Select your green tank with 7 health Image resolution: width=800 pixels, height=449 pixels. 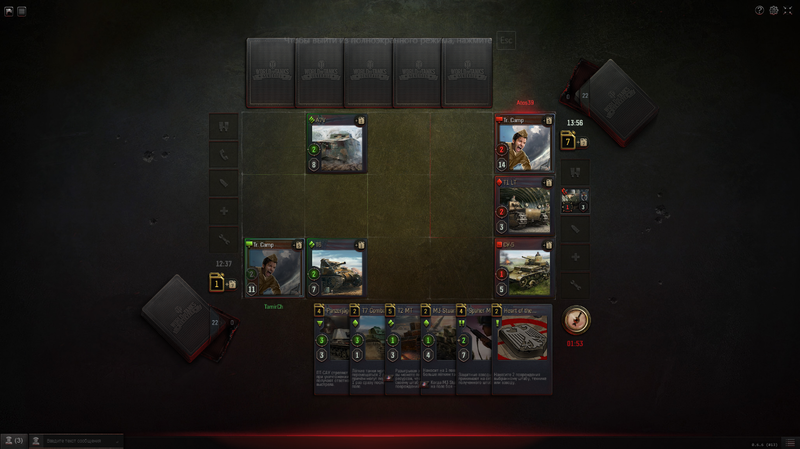pyautogui.click(x=336, y=268)
